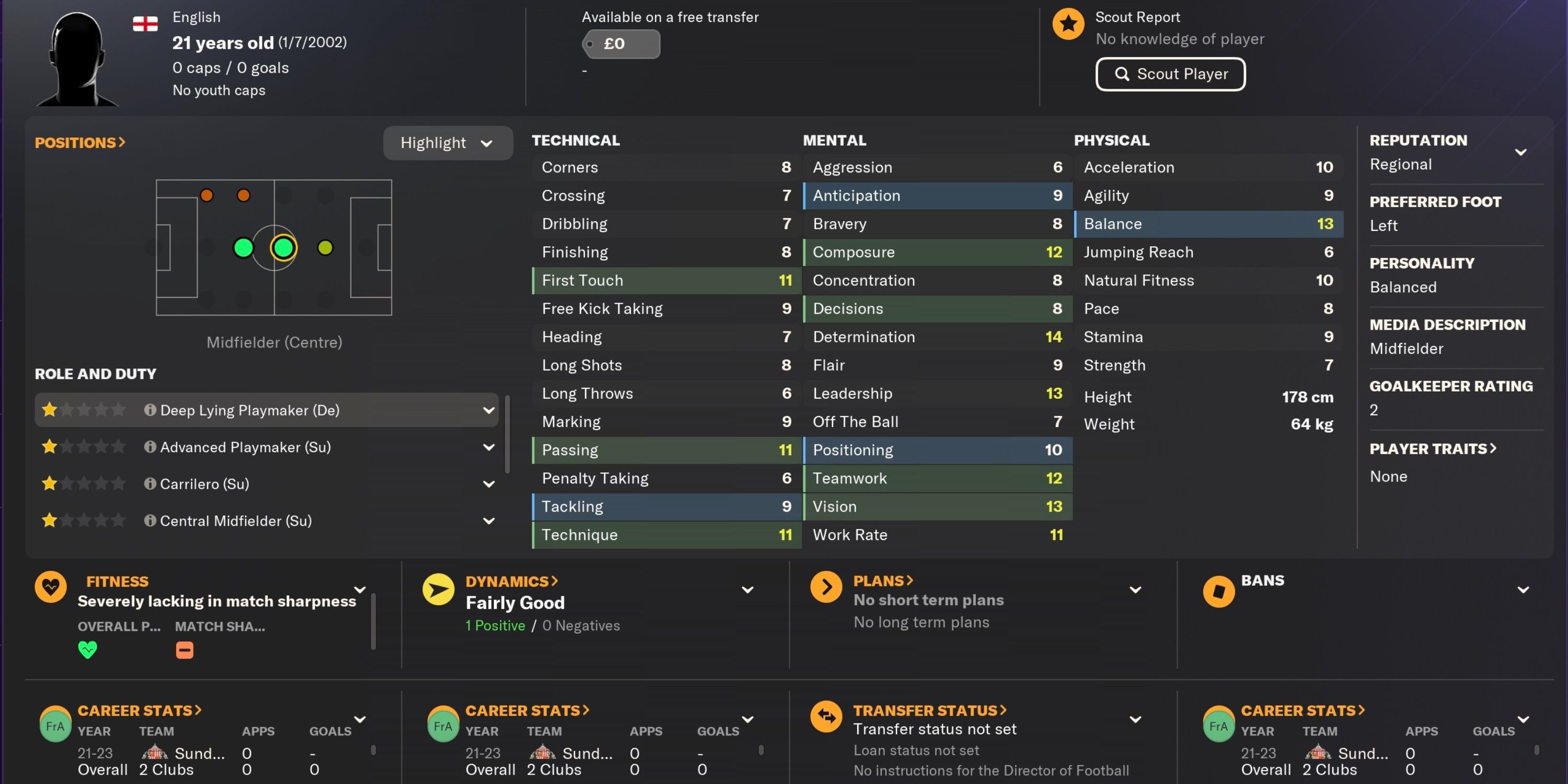Open the Positions screen header
Viewport: 1568px width, 784px height.
80,142
